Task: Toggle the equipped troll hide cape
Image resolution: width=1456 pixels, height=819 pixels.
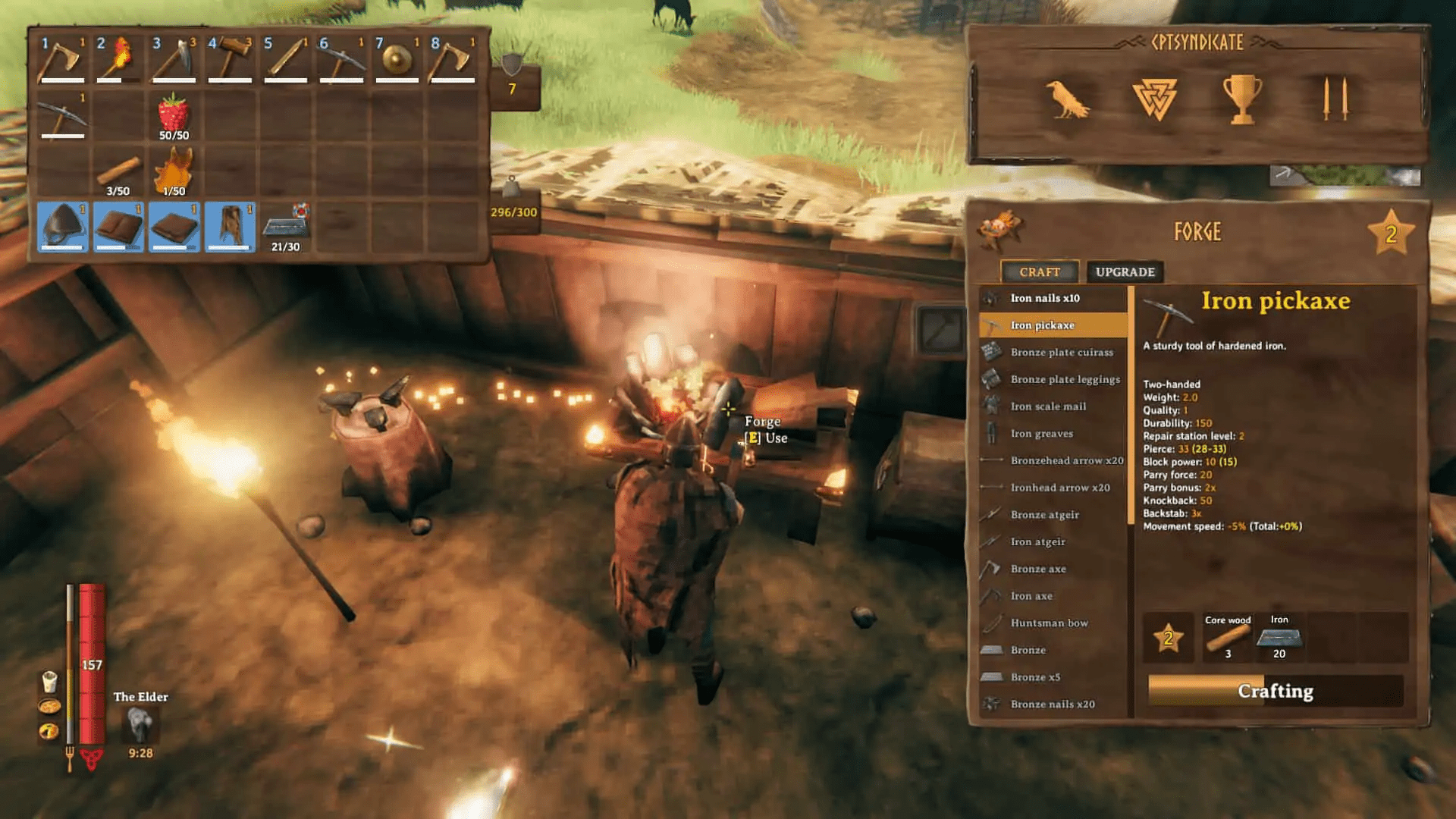Action: pos(229,227)
